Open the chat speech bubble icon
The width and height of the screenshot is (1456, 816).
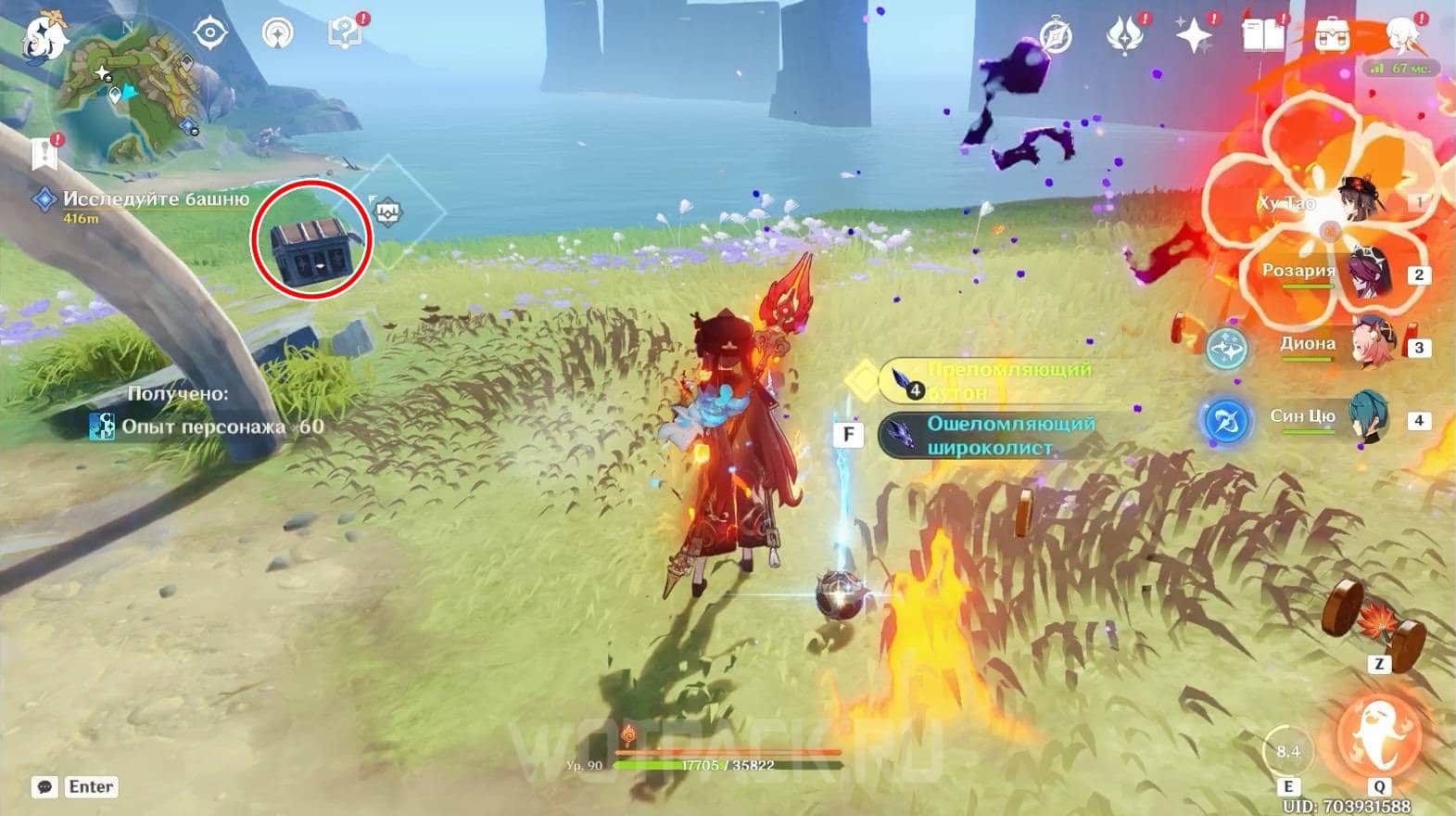pyautogui.click(x=44, y=787)
